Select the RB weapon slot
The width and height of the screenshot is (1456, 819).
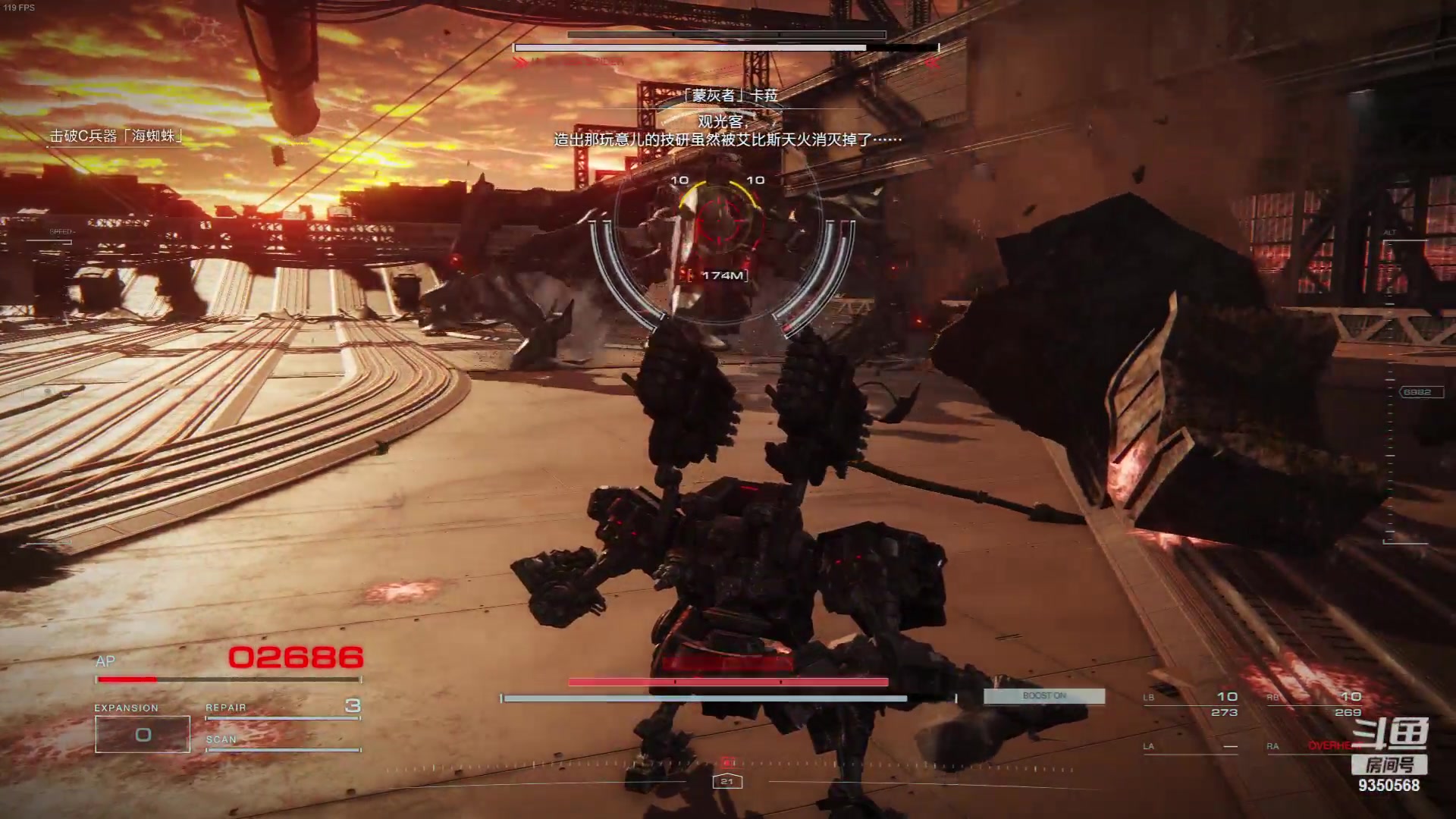coord(1314,704)
